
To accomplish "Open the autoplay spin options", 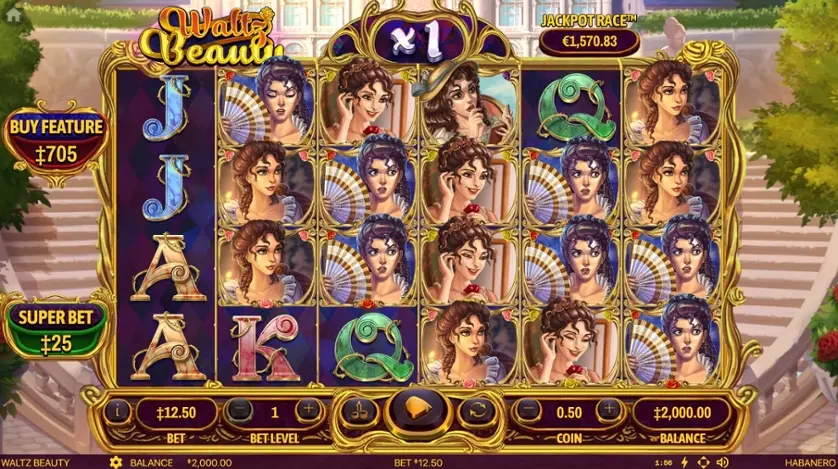I will tap(477, 410).
